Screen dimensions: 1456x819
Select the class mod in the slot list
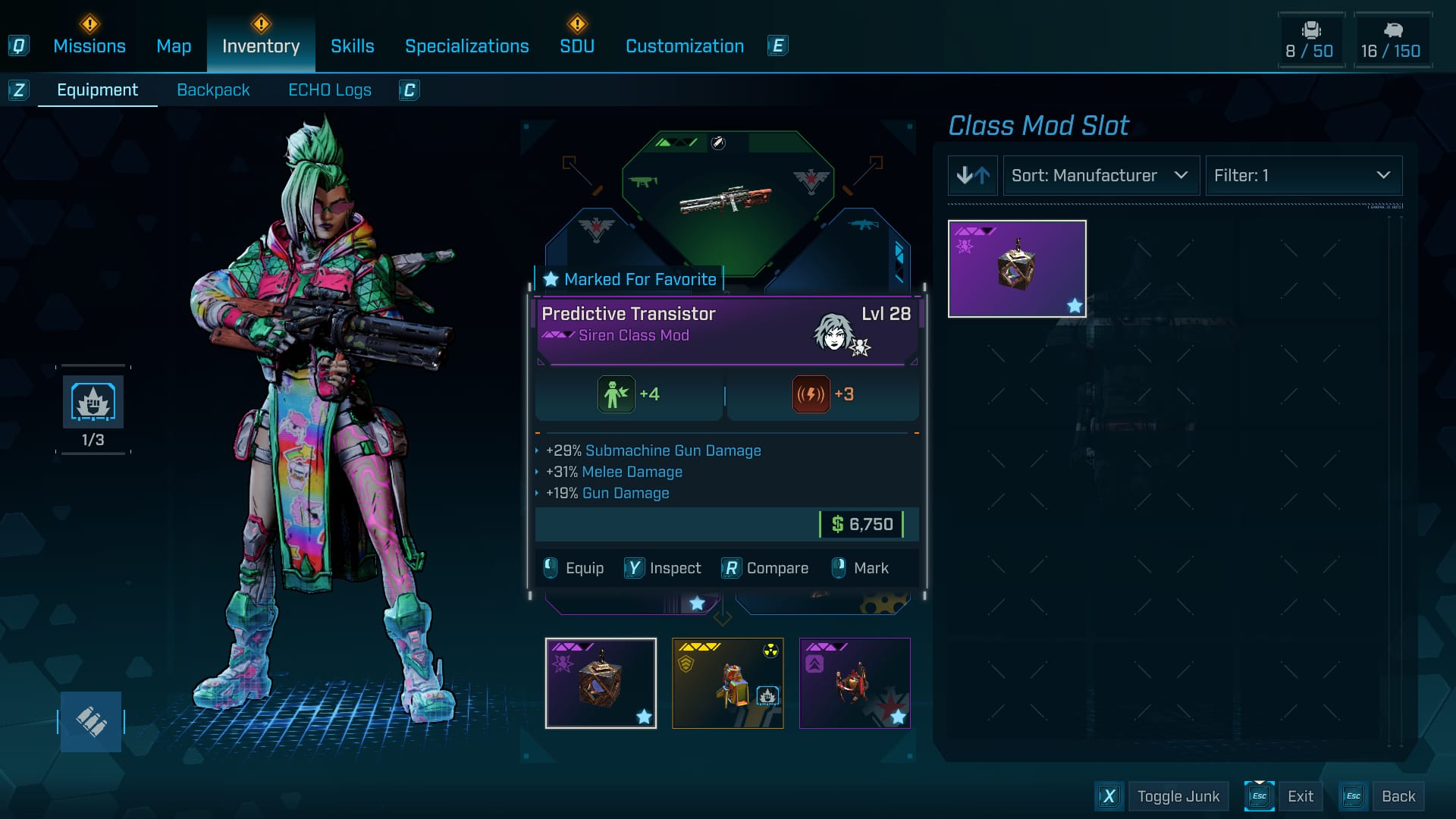pos(1017,268)
